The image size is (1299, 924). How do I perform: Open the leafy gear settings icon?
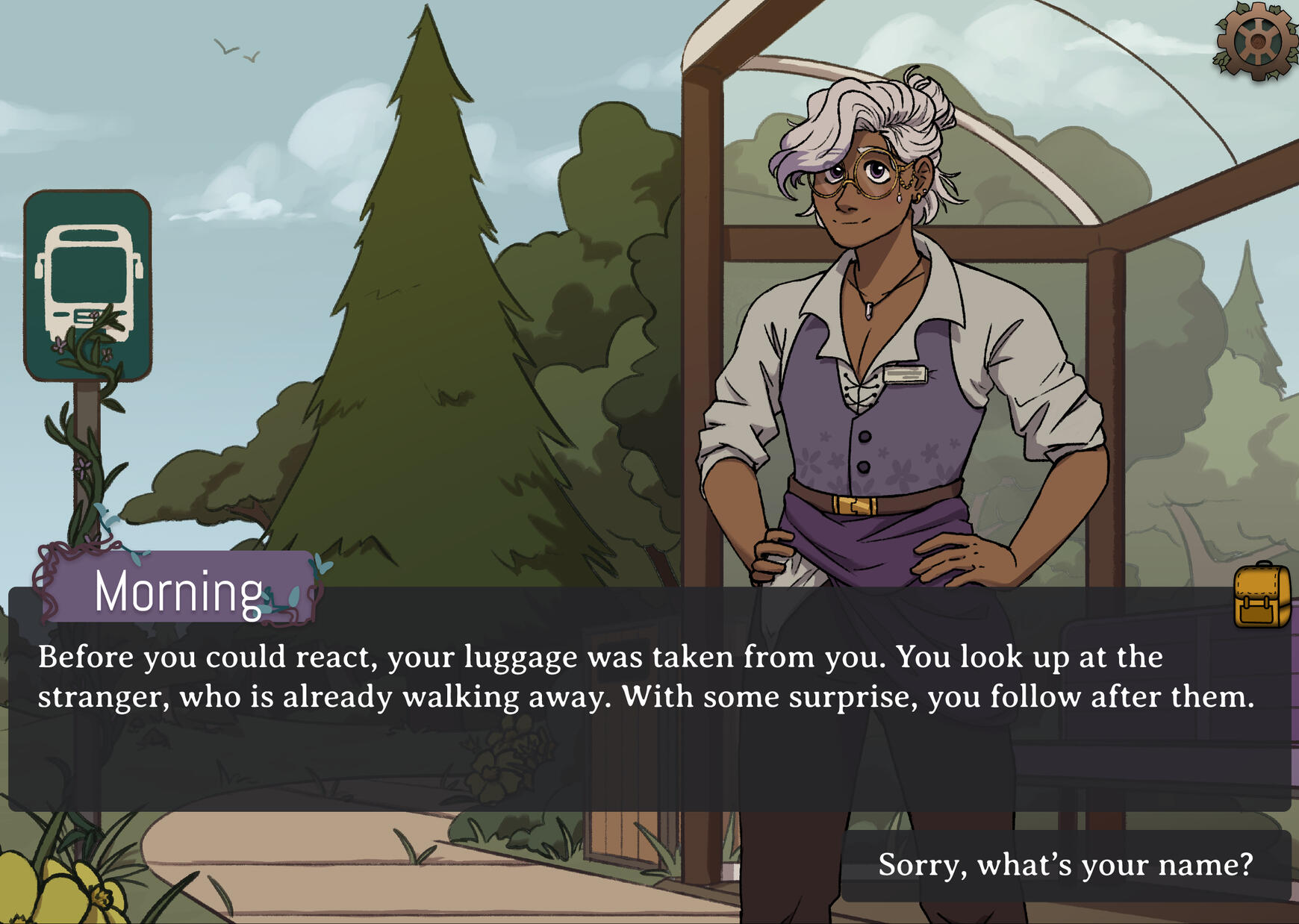click(x=1256, y=41)
